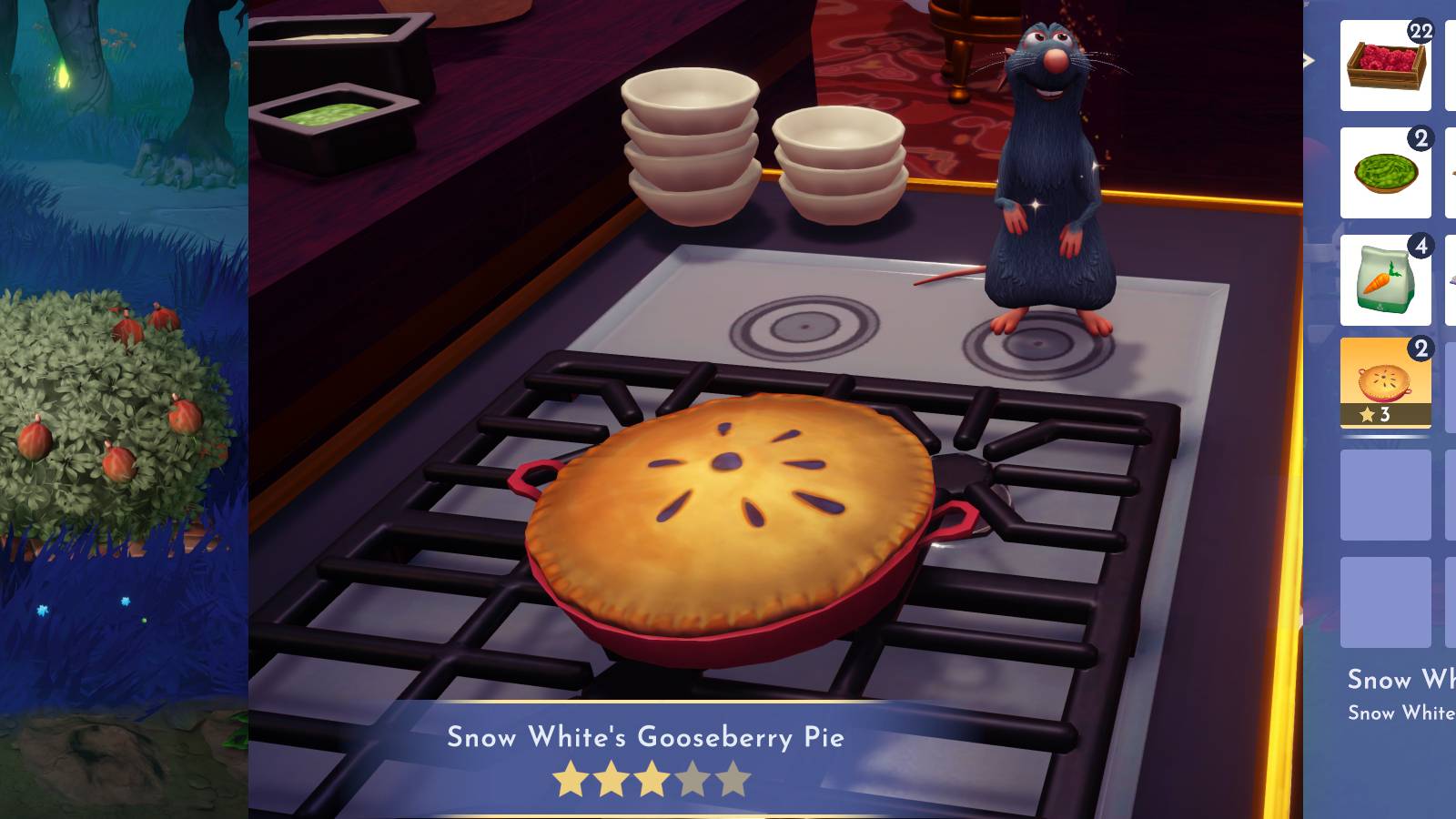This screenshot has height=819, width=1456.
Task: Click the gooseberry bowl item showing 2
Action: pyautogui.click(x=1385, y=173)
